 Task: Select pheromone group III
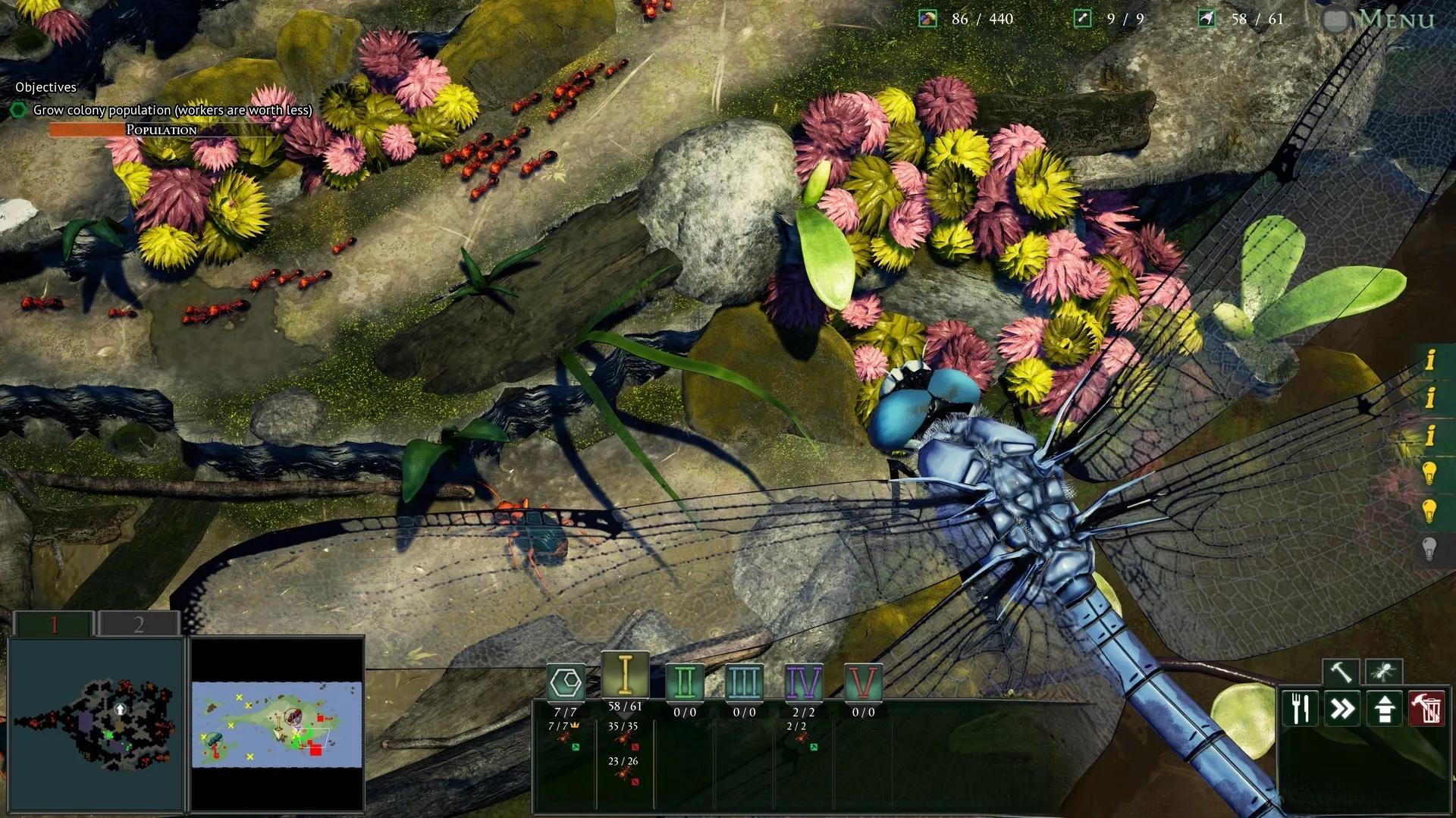point(743,682)
